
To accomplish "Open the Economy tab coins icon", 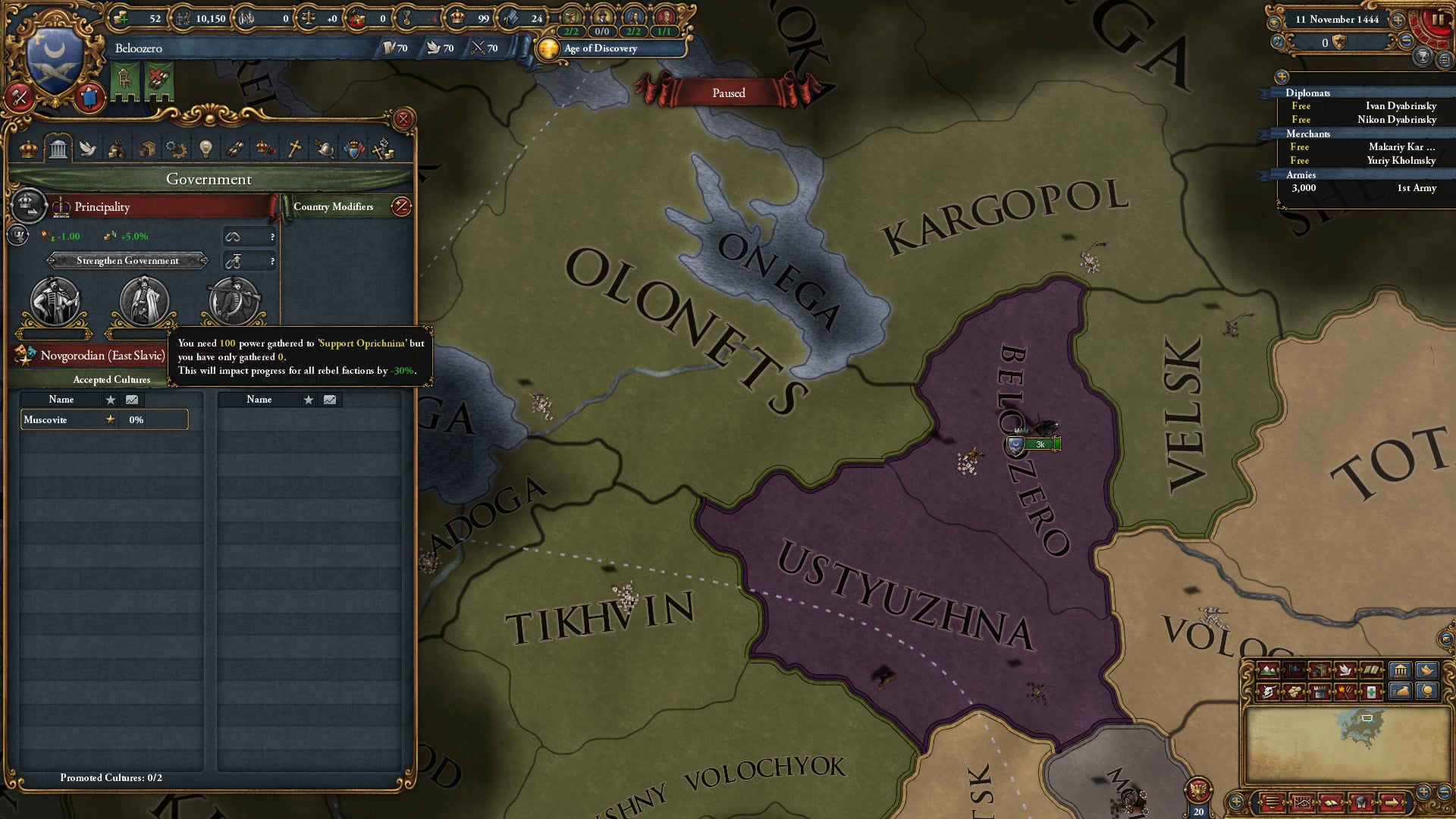I will coord(148,149).
